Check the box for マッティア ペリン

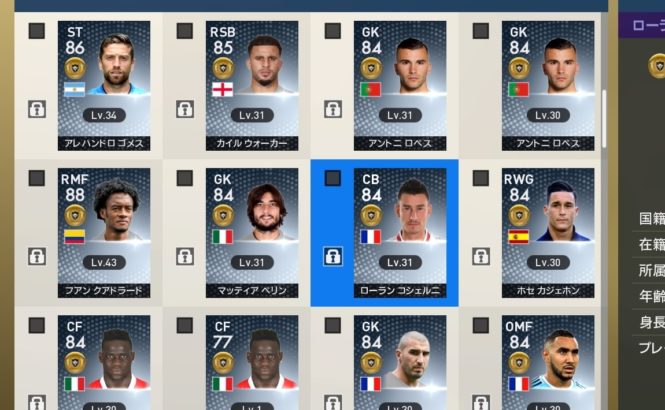tap(185, 178)
